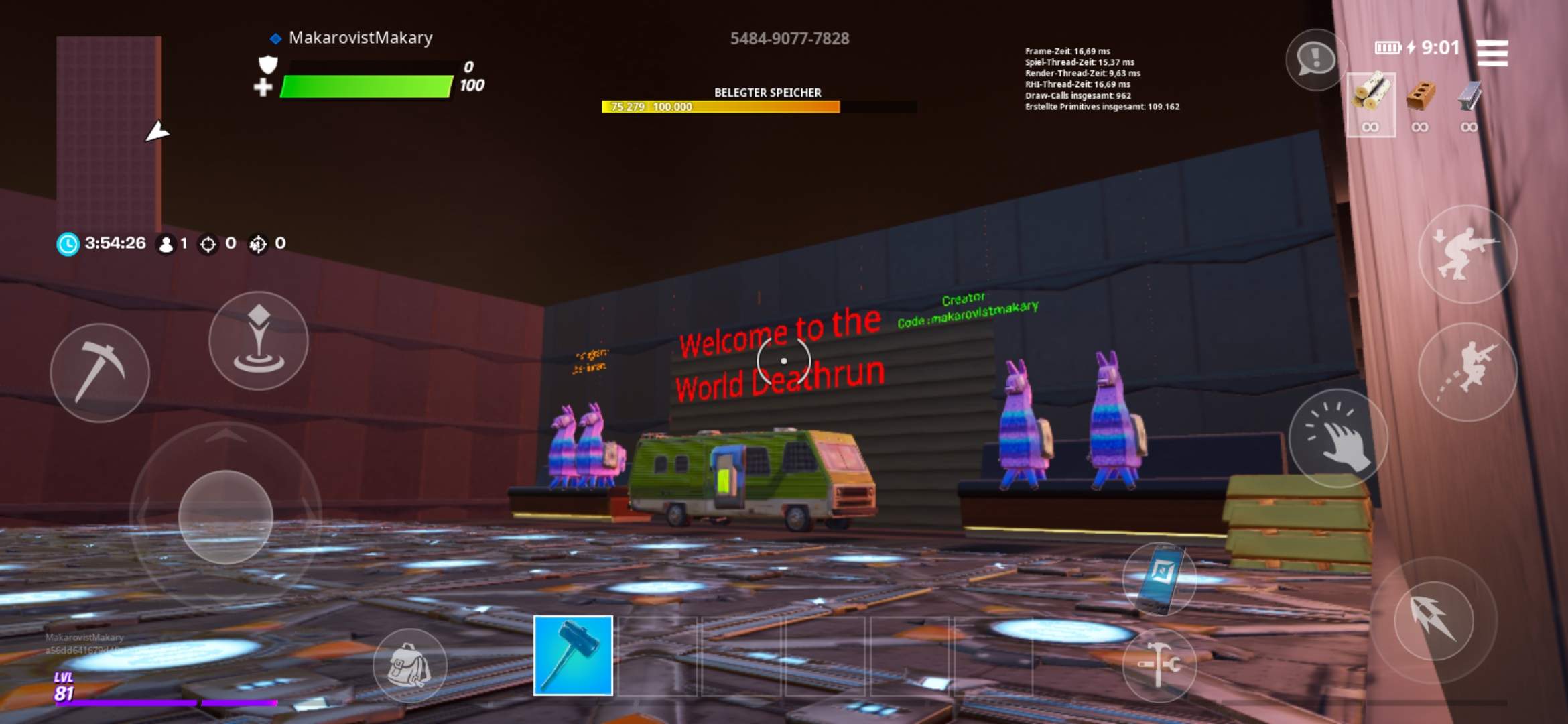Select the metal building material
Image resolution: width=1568 pixels, height=724 pixels.
pyautogui.click(x=1468, y=101)
